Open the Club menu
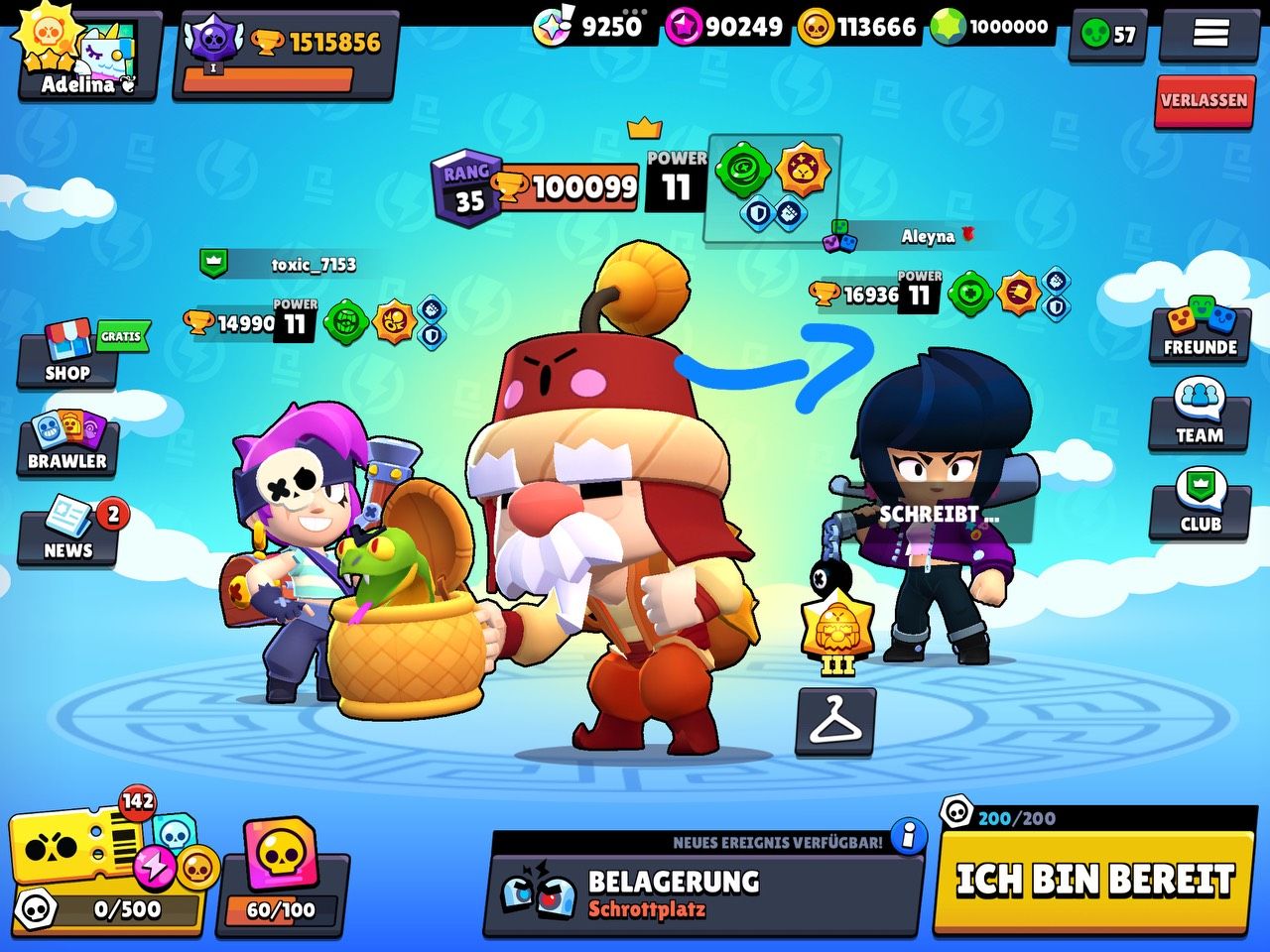Screen dimensions: 1270x952 pos(1200,505)
